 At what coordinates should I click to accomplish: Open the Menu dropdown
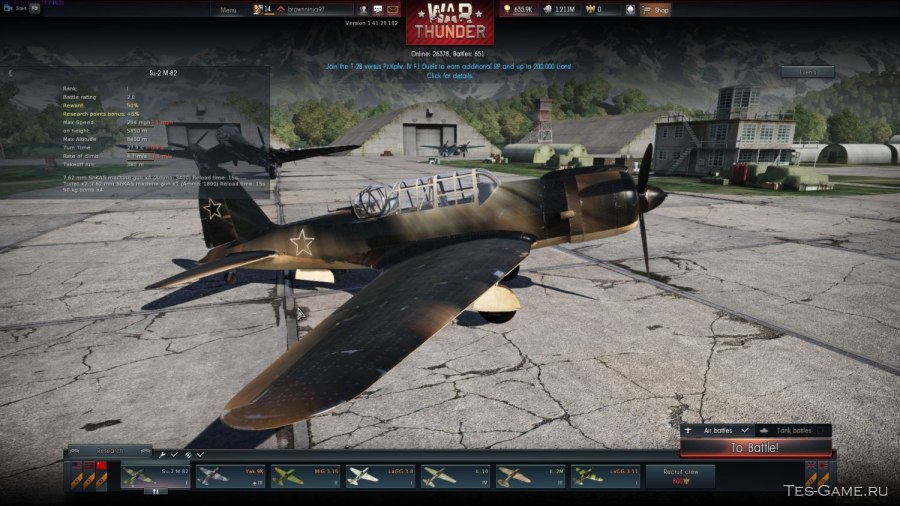coord(228,10)
